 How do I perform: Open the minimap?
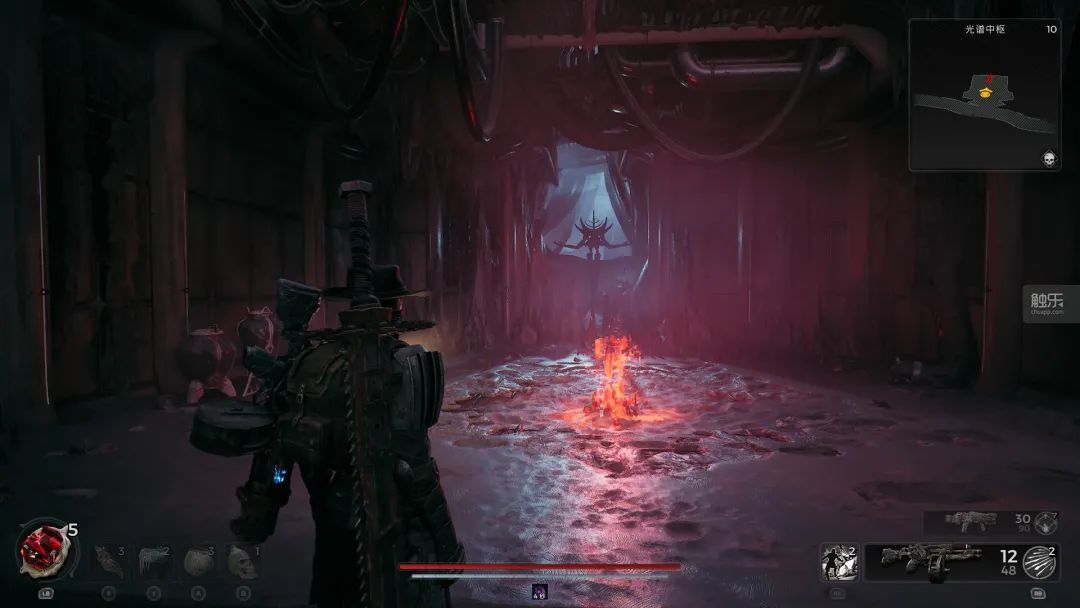click(x=984, y=95)
